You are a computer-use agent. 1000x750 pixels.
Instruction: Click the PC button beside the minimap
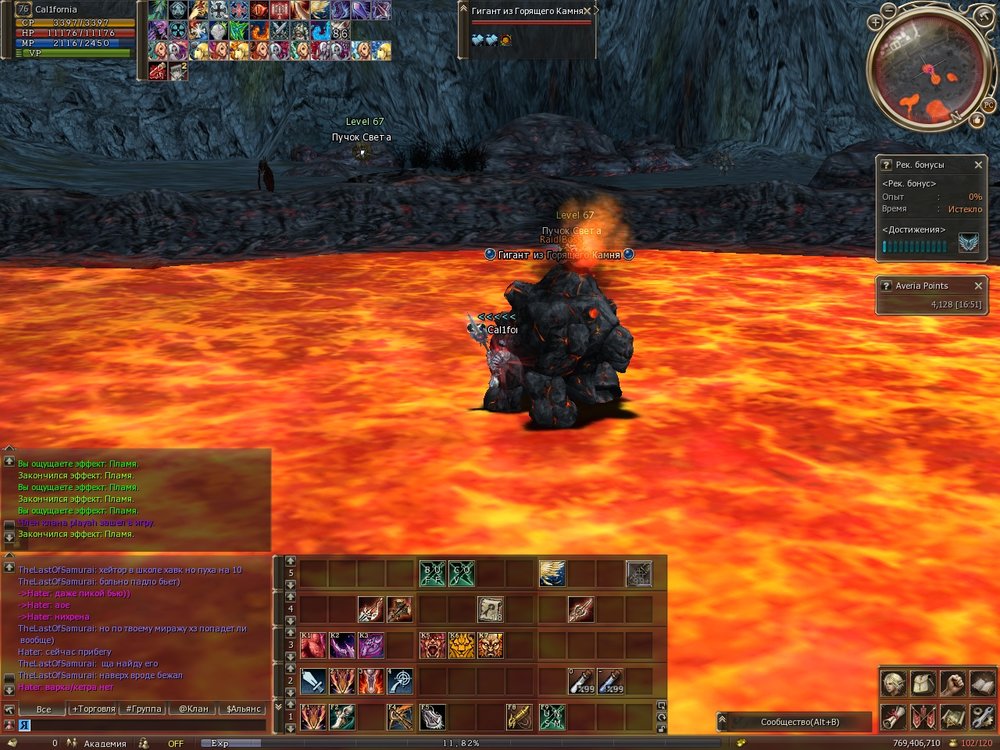[x=988, y=104]
